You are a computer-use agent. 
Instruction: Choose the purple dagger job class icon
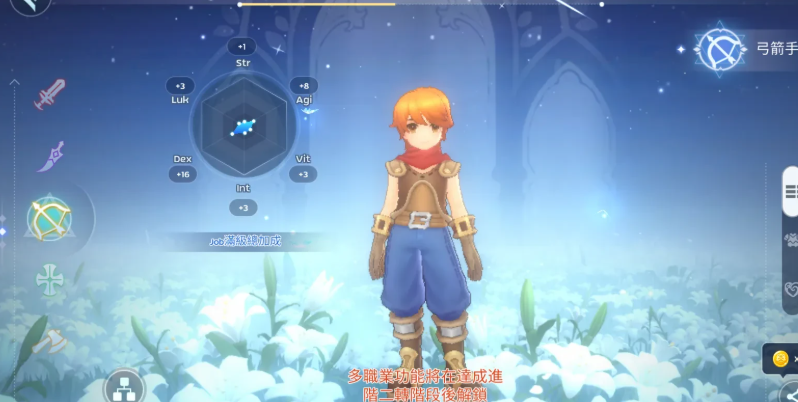tap(50, 155)
